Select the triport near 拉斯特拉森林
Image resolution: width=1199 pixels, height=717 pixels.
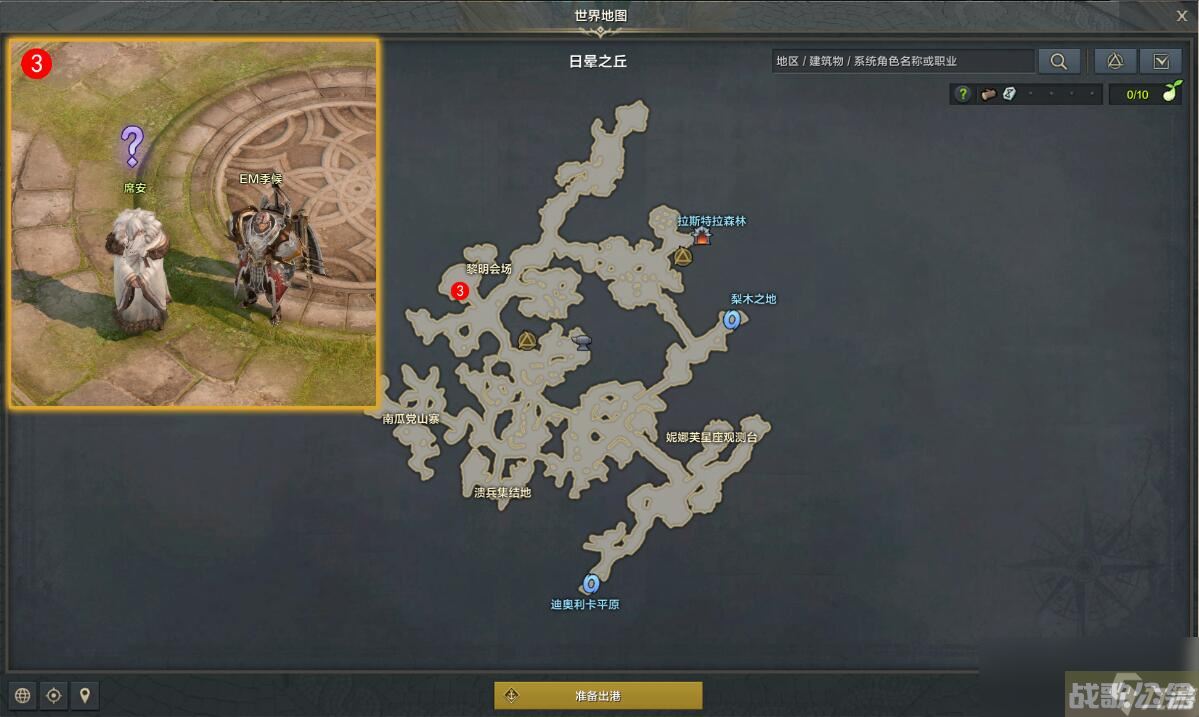coord(683,257)
